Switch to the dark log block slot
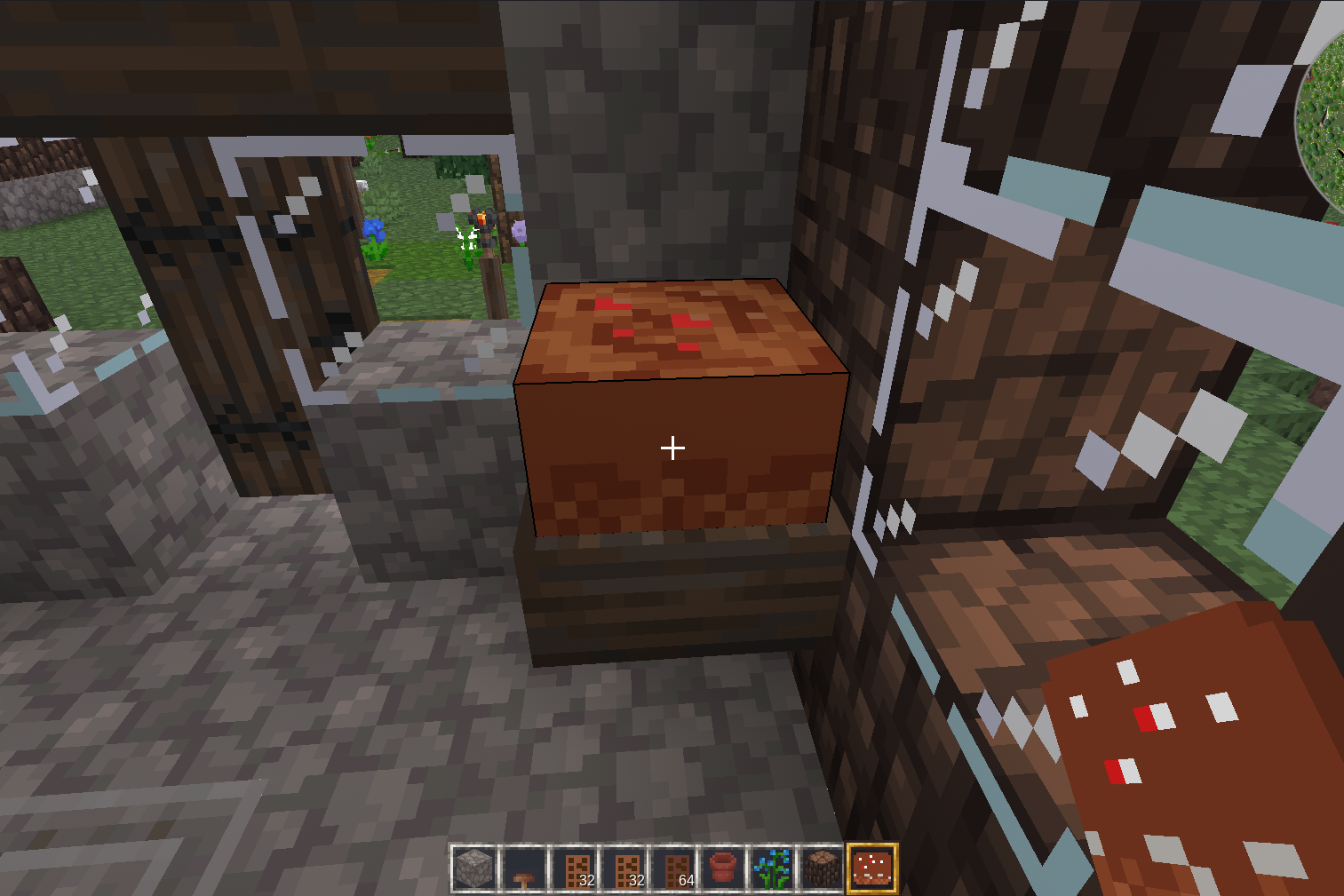Viewport: 1344px width, 896px height. click(823, 868)
